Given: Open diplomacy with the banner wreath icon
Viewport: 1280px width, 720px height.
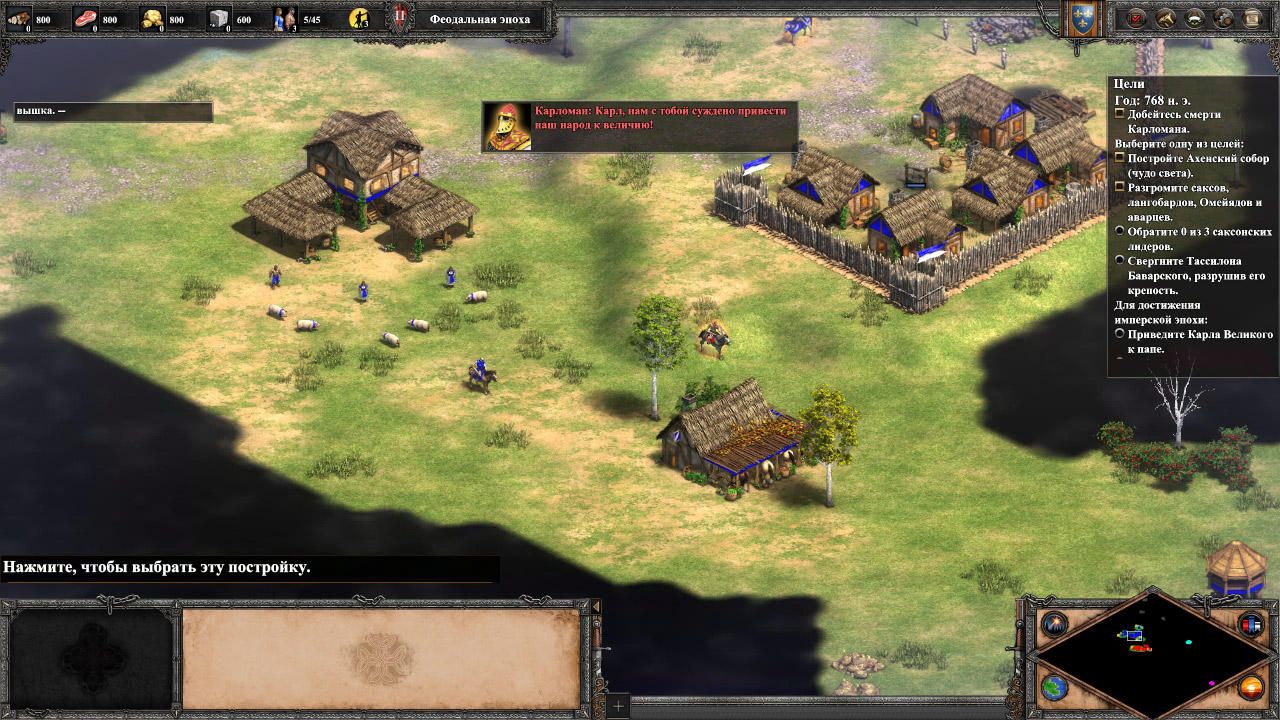Looking at the screenshot, I should click(1194, 17).
